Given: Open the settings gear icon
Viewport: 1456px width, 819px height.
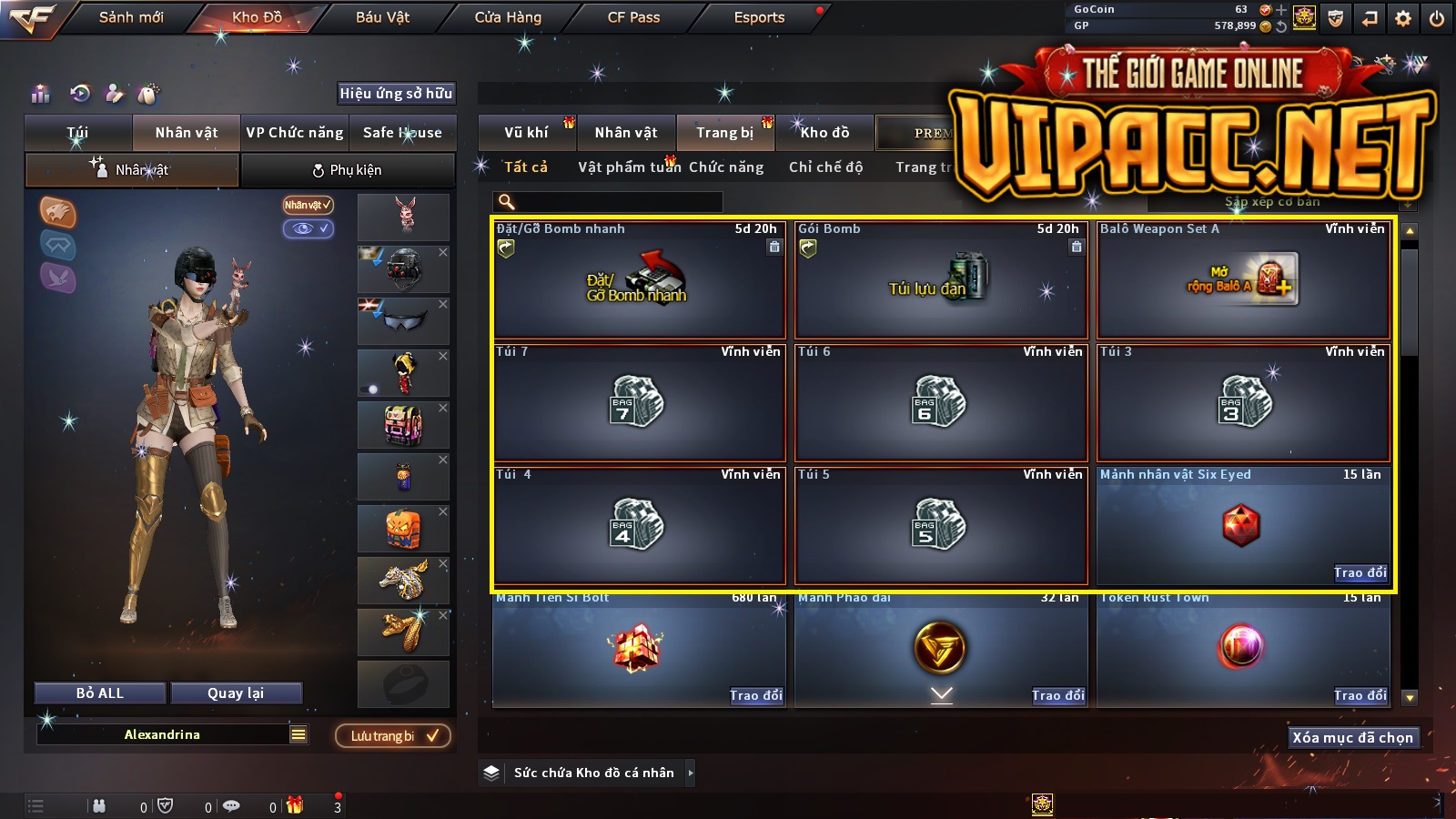Looking at the screenshot, I should coord(1403,18).
